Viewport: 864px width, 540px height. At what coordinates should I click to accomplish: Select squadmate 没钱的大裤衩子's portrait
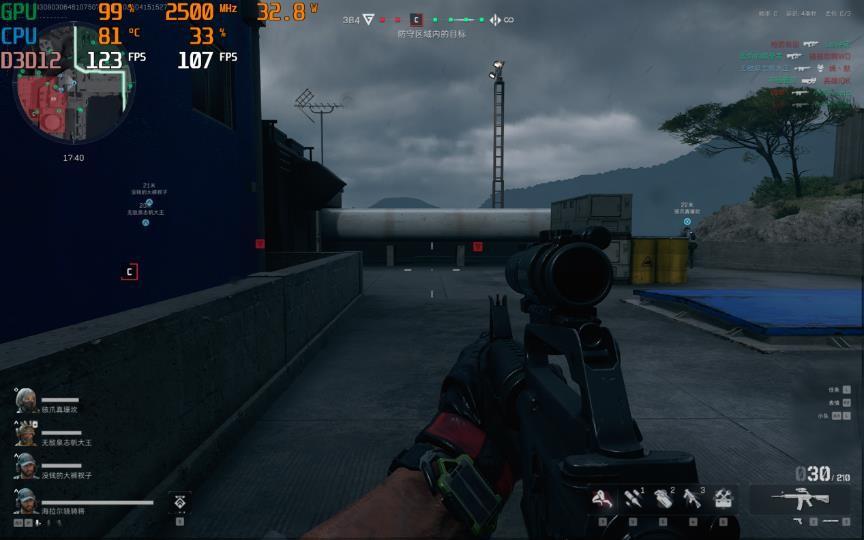click(26, 465)
